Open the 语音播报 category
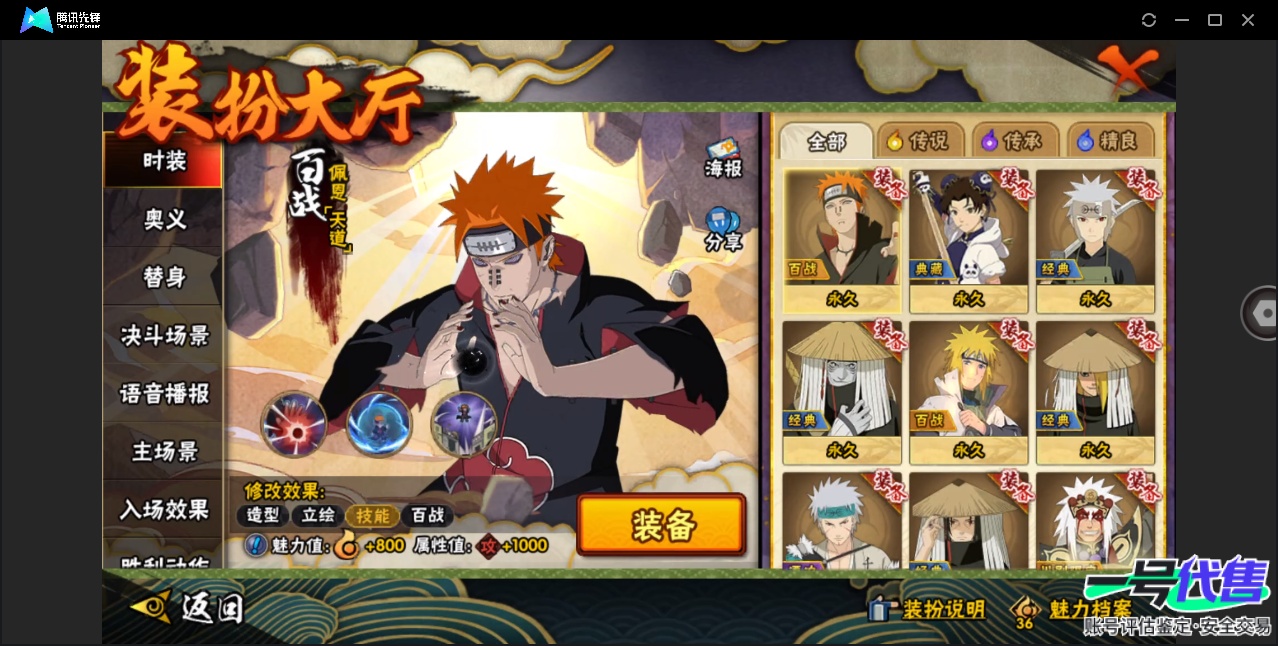The width and height of the screenshot is (1278, 646). (163, 393)
